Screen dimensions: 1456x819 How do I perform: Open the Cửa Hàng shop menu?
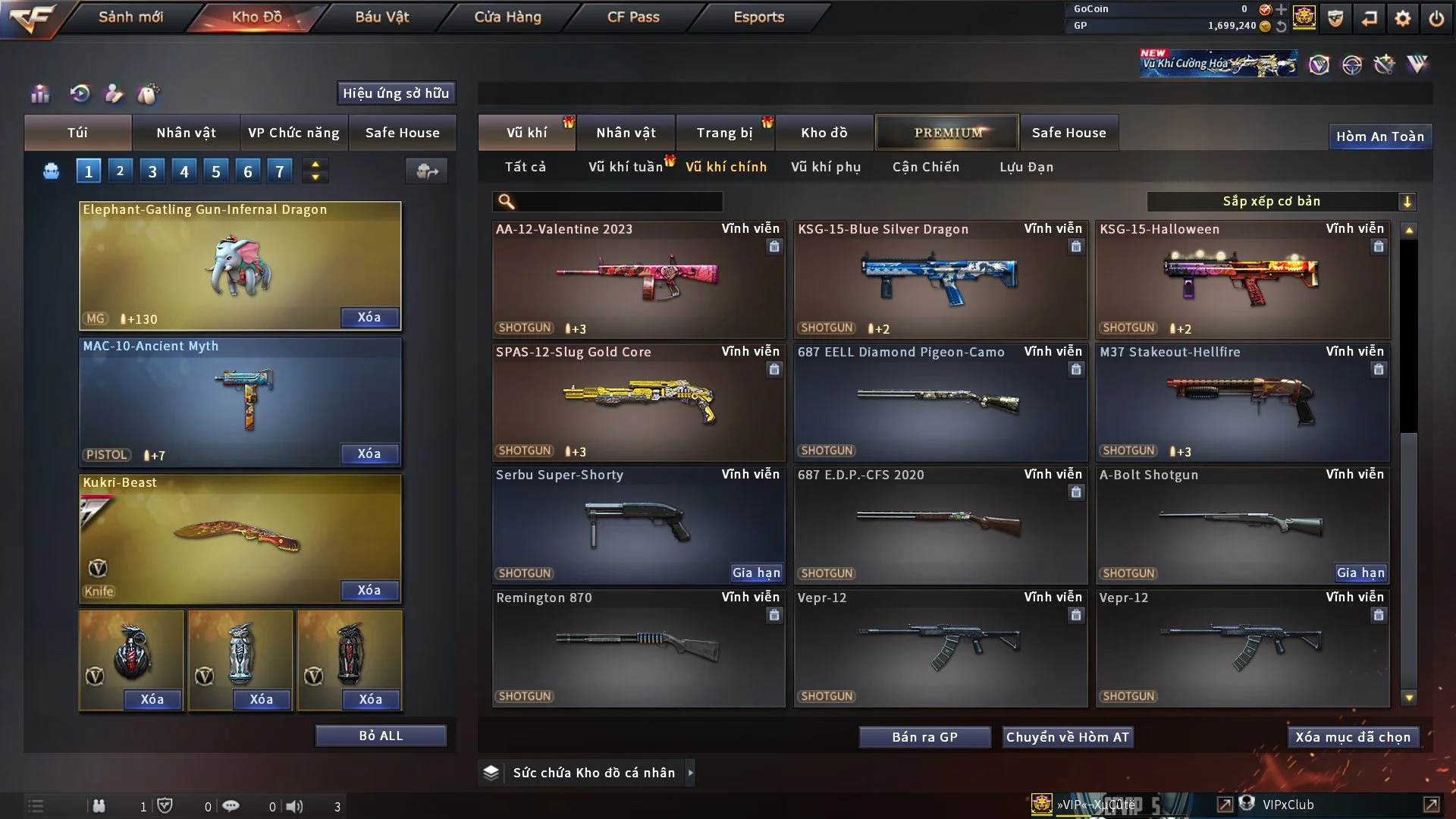pyautogui.click(x=507, y=17)
